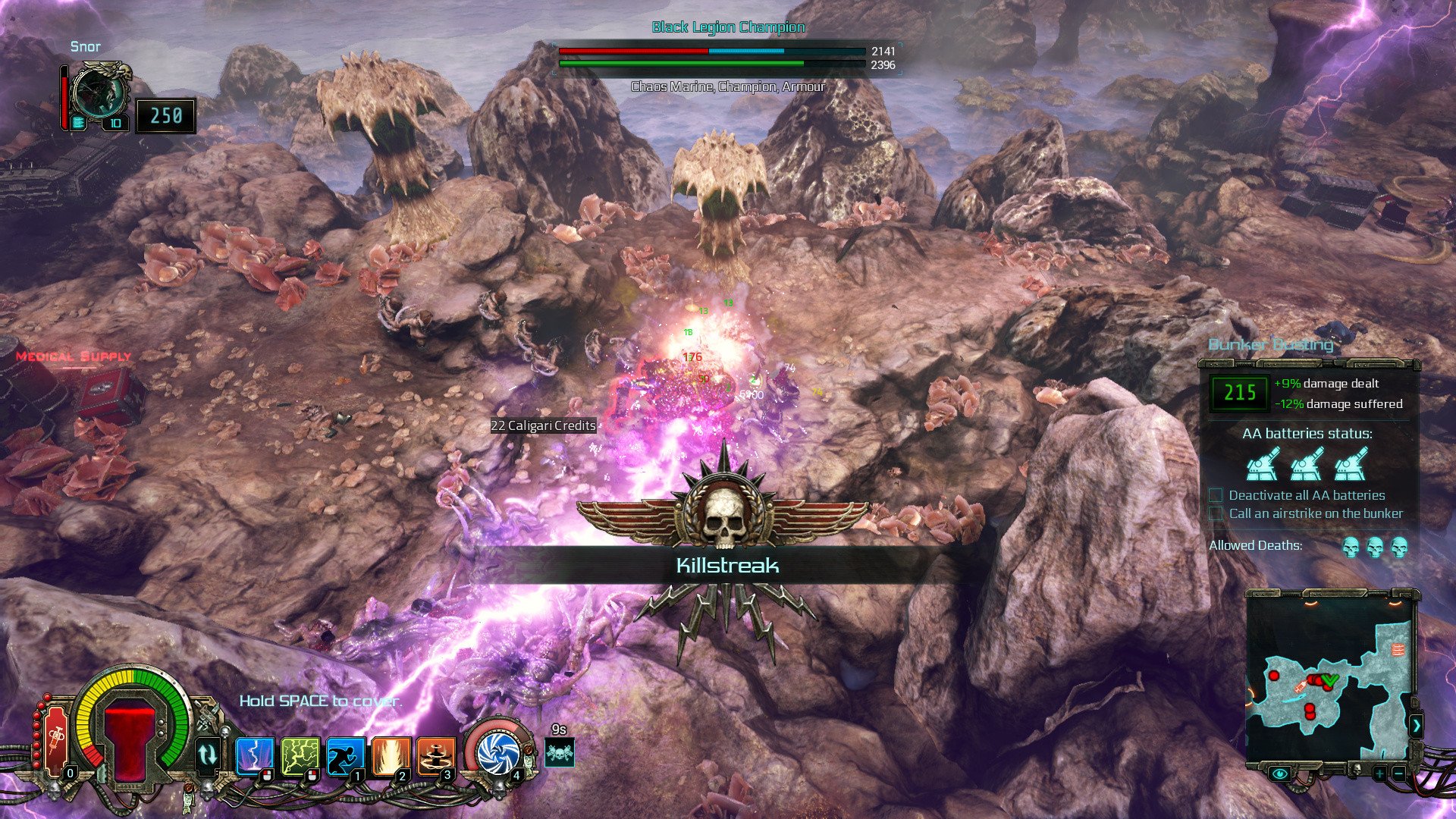Trigger the blue sprinting figure ability
The width and height of the screenshot is (1456, 819).
[x=345, y=755]
